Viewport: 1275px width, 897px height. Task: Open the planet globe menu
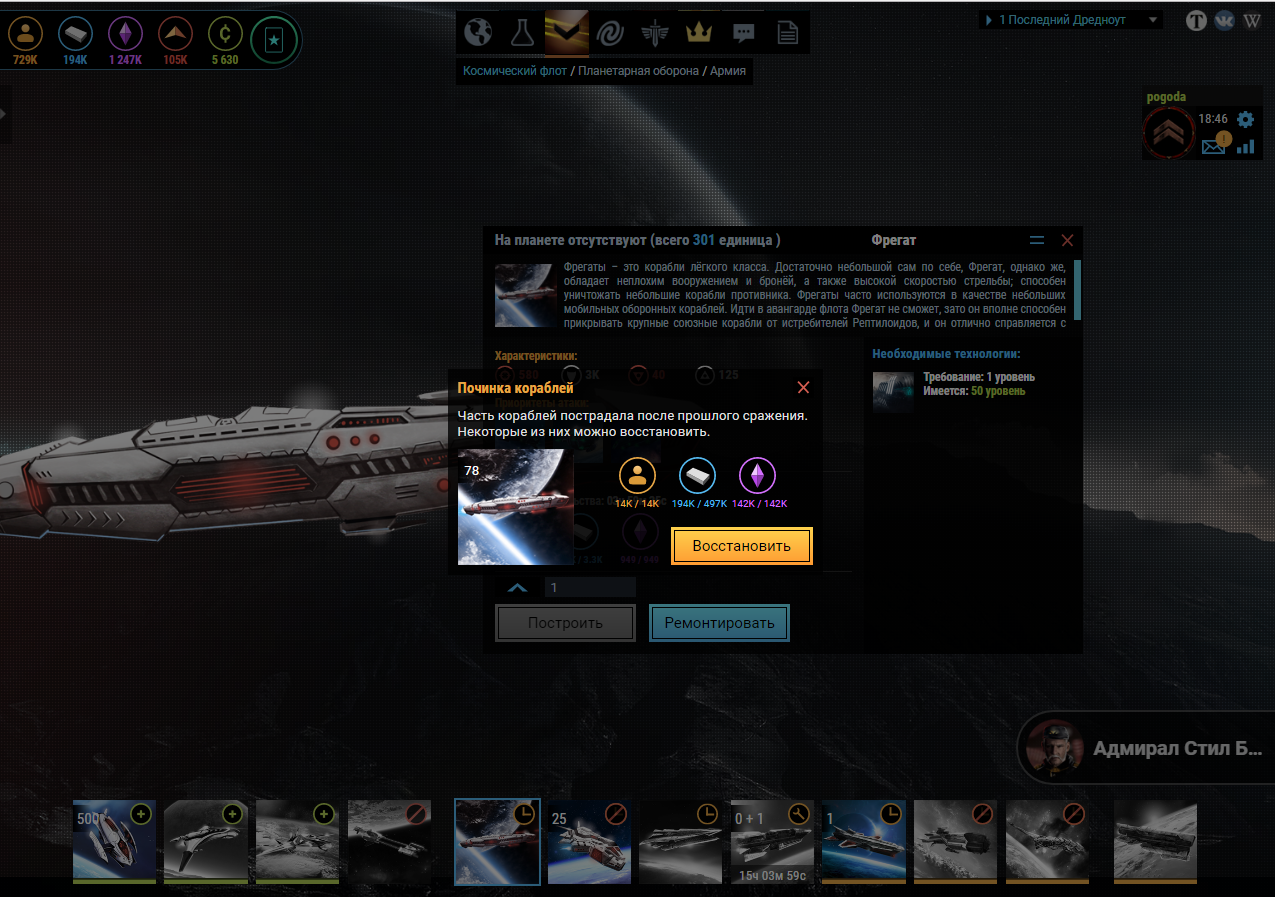[479, 33]
